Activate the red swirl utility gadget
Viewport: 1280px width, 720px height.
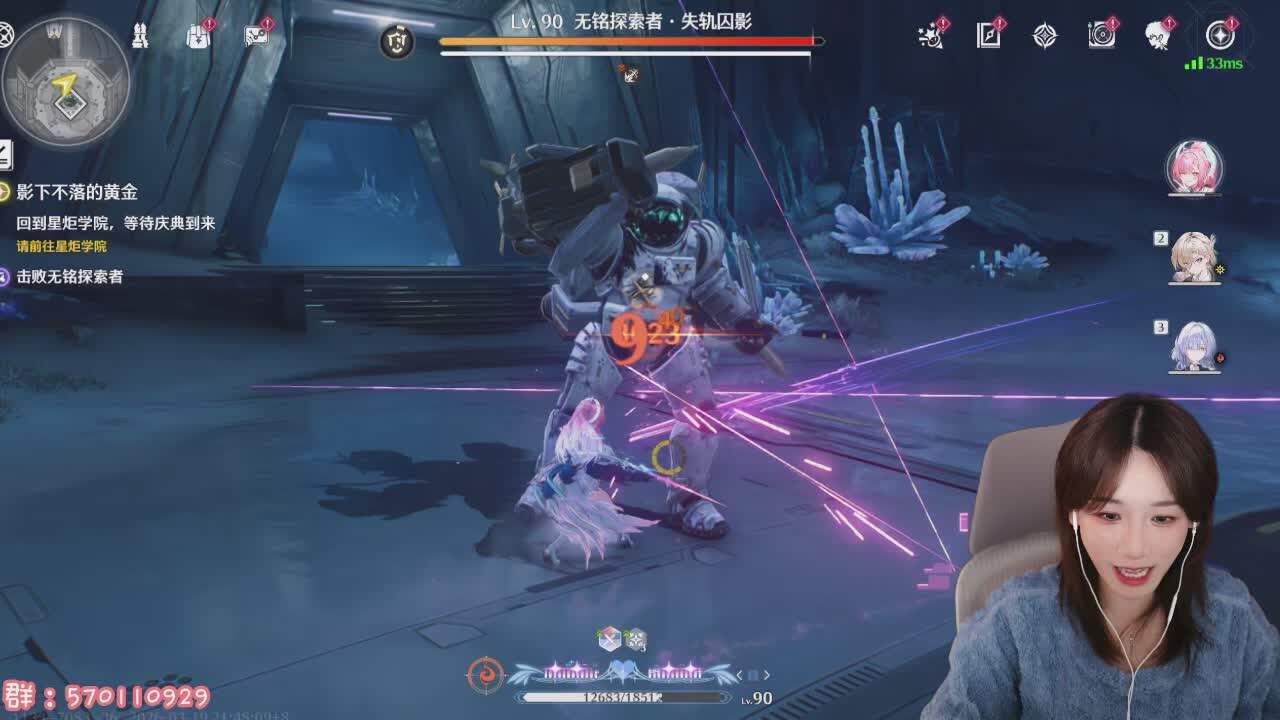(486, 674)
